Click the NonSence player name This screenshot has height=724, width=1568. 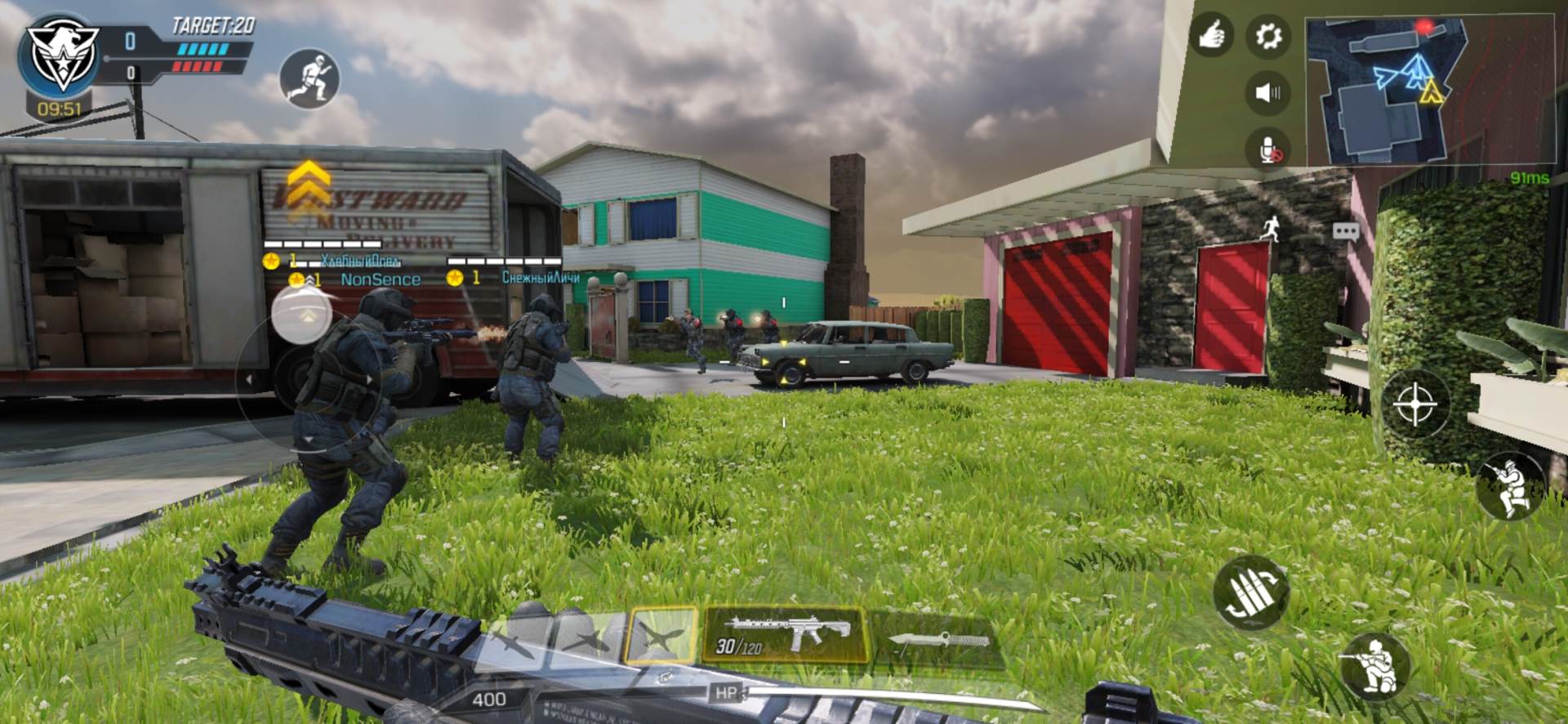click(381, 279)
